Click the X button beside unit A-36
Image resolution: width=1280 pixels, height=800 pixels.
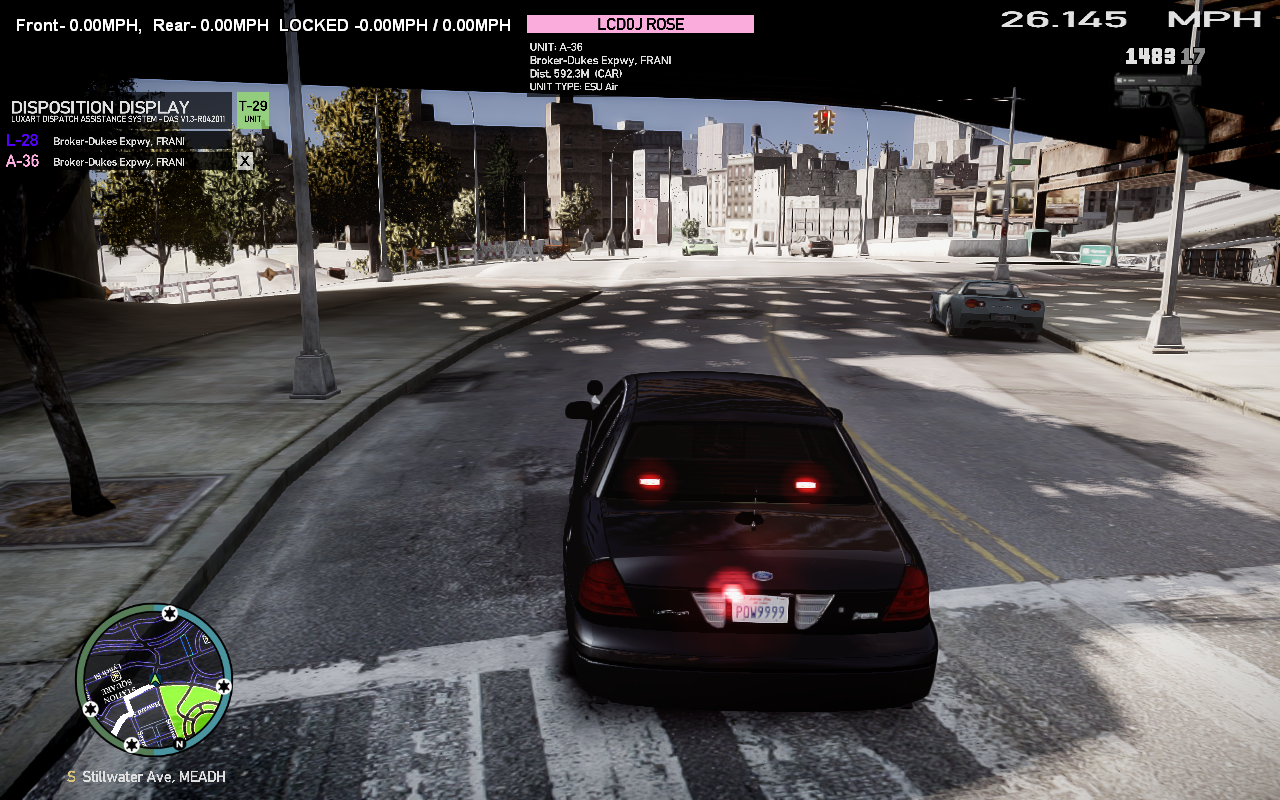[244, 160]
